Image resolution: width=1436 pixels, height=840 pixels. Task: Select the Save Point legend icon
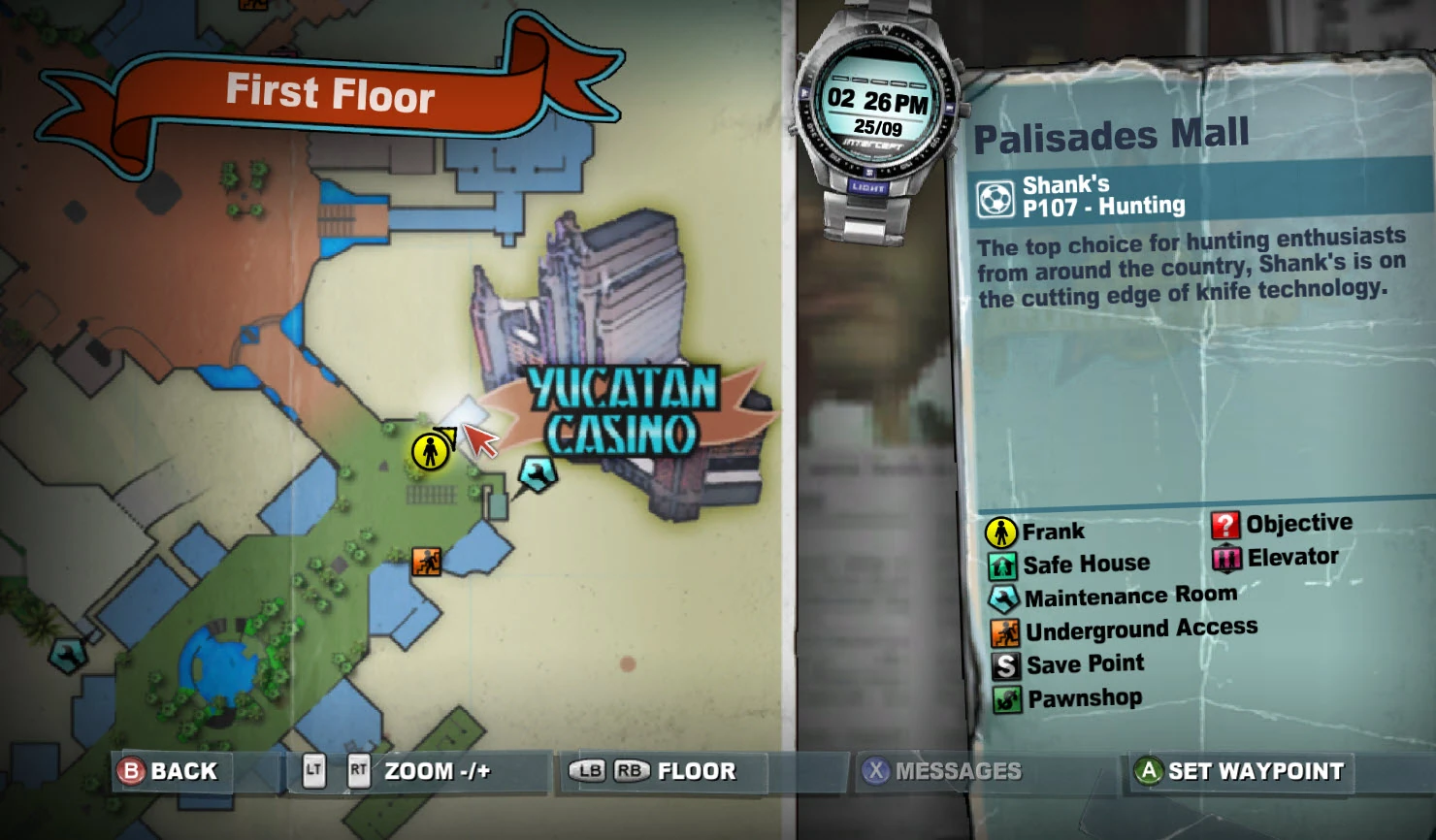(x=1002, y=663)
